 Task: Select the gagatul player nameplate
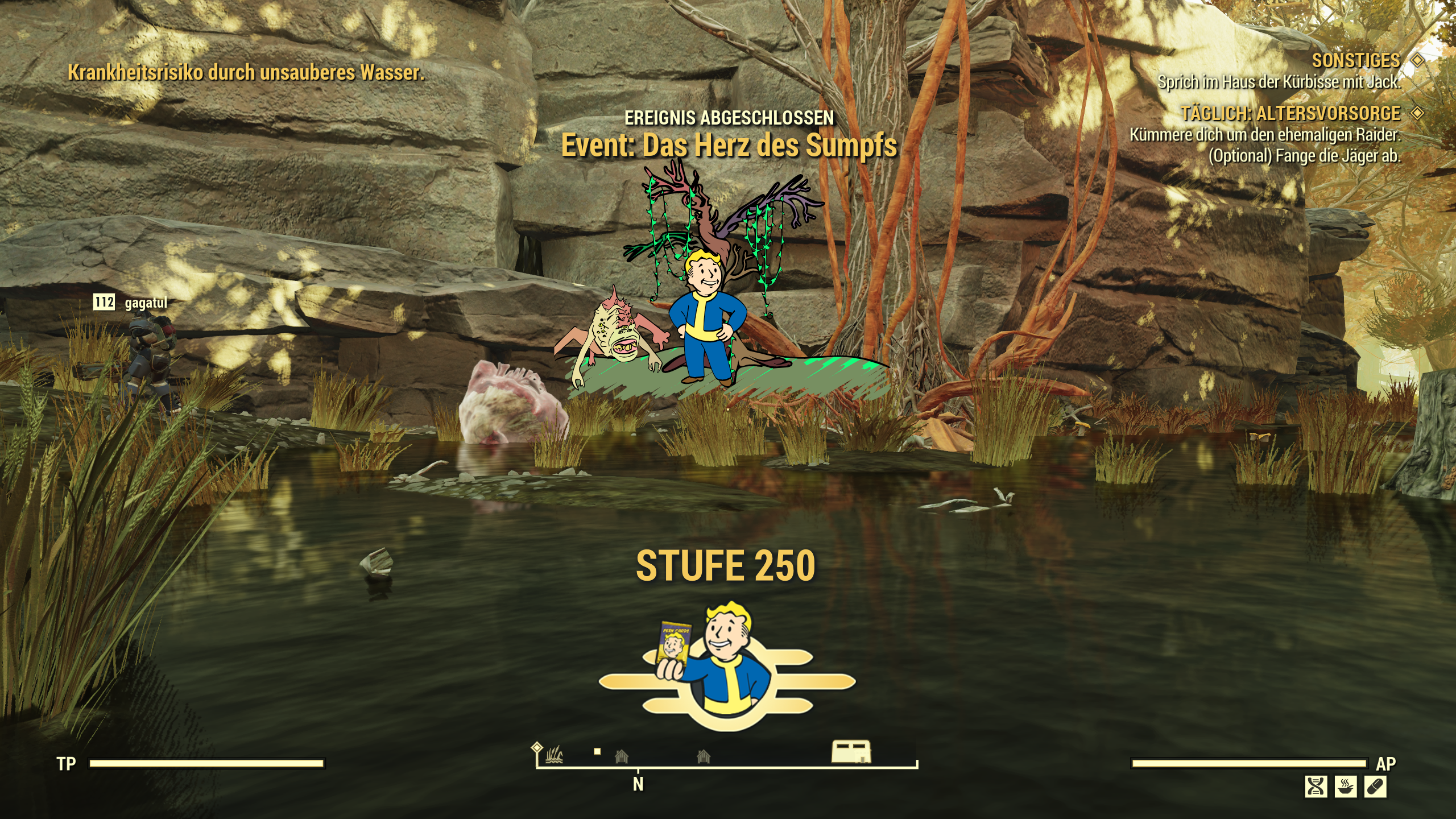(x=146, y=303)
